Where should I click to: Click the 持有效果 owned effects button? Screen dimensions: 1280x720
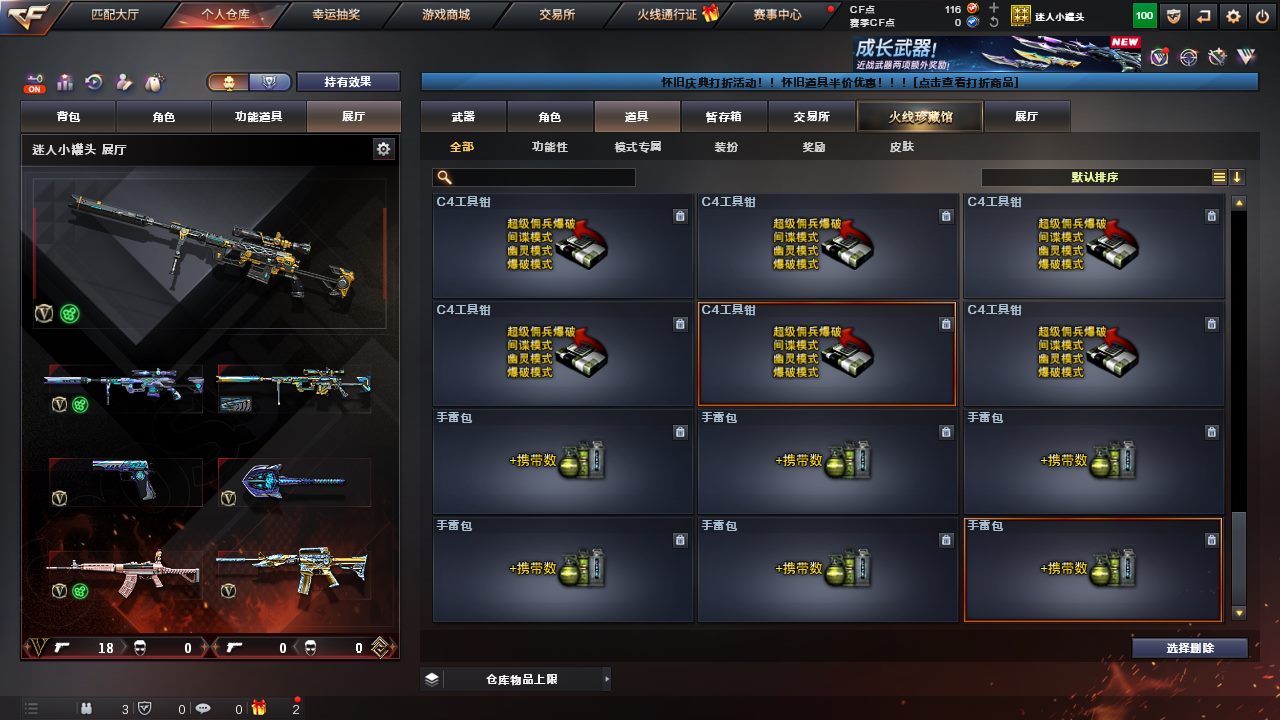pyautogui.click(x=348, y=82)
